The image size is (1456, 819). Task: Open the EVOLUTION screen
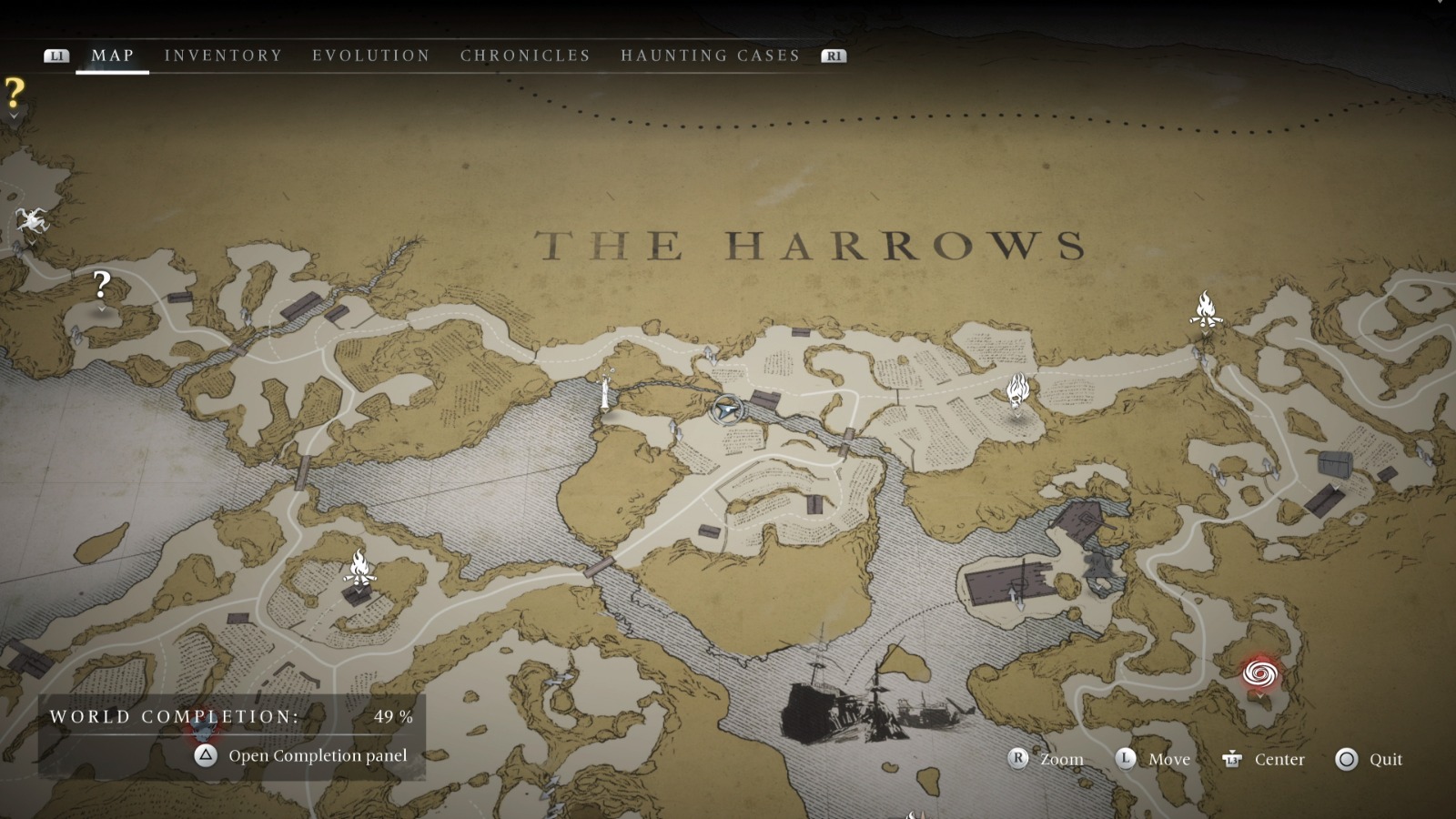coord(371,56)
